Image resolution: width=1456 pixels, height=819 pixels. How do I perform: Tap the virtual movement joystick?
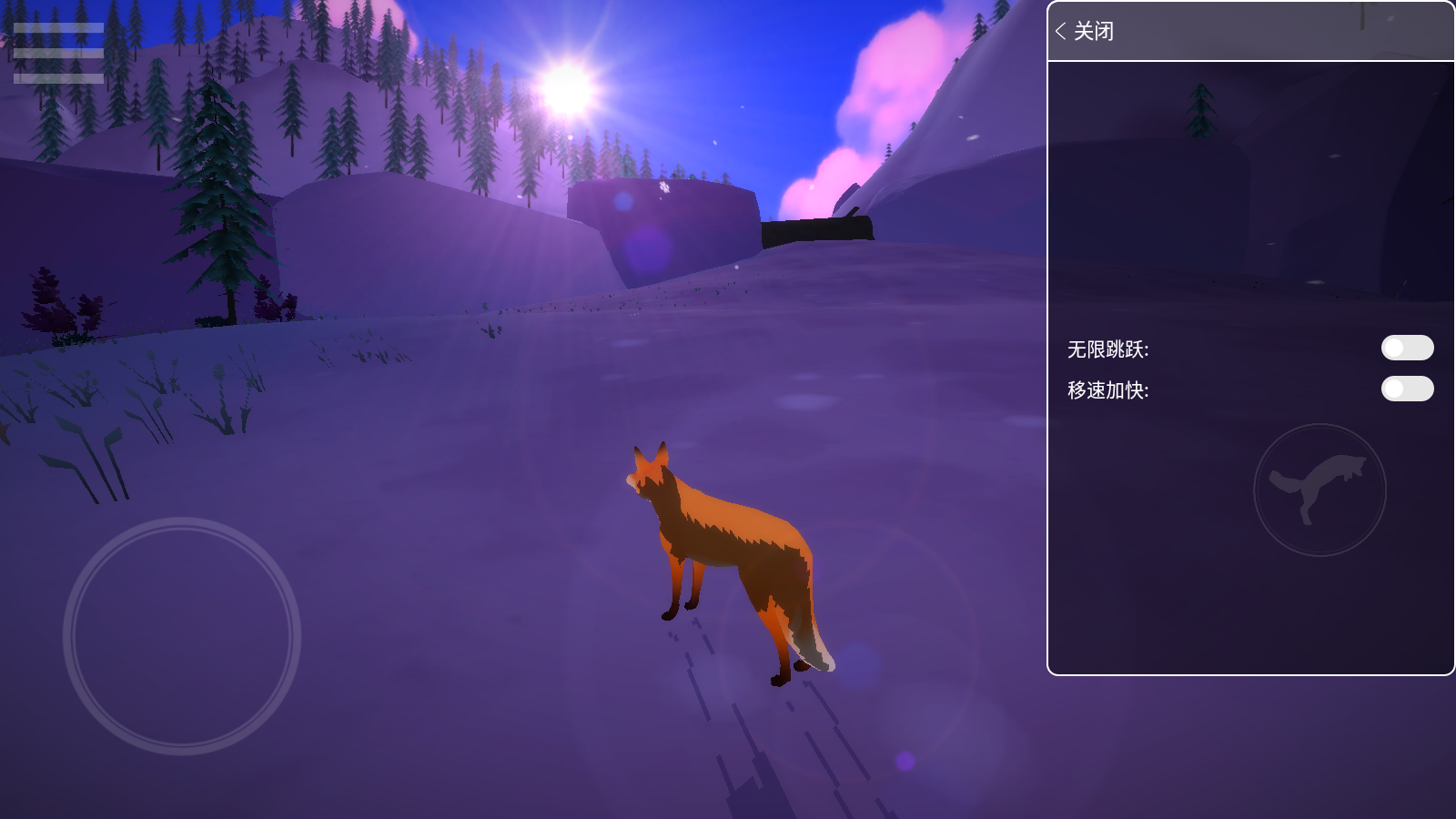(x=182, y=636)
